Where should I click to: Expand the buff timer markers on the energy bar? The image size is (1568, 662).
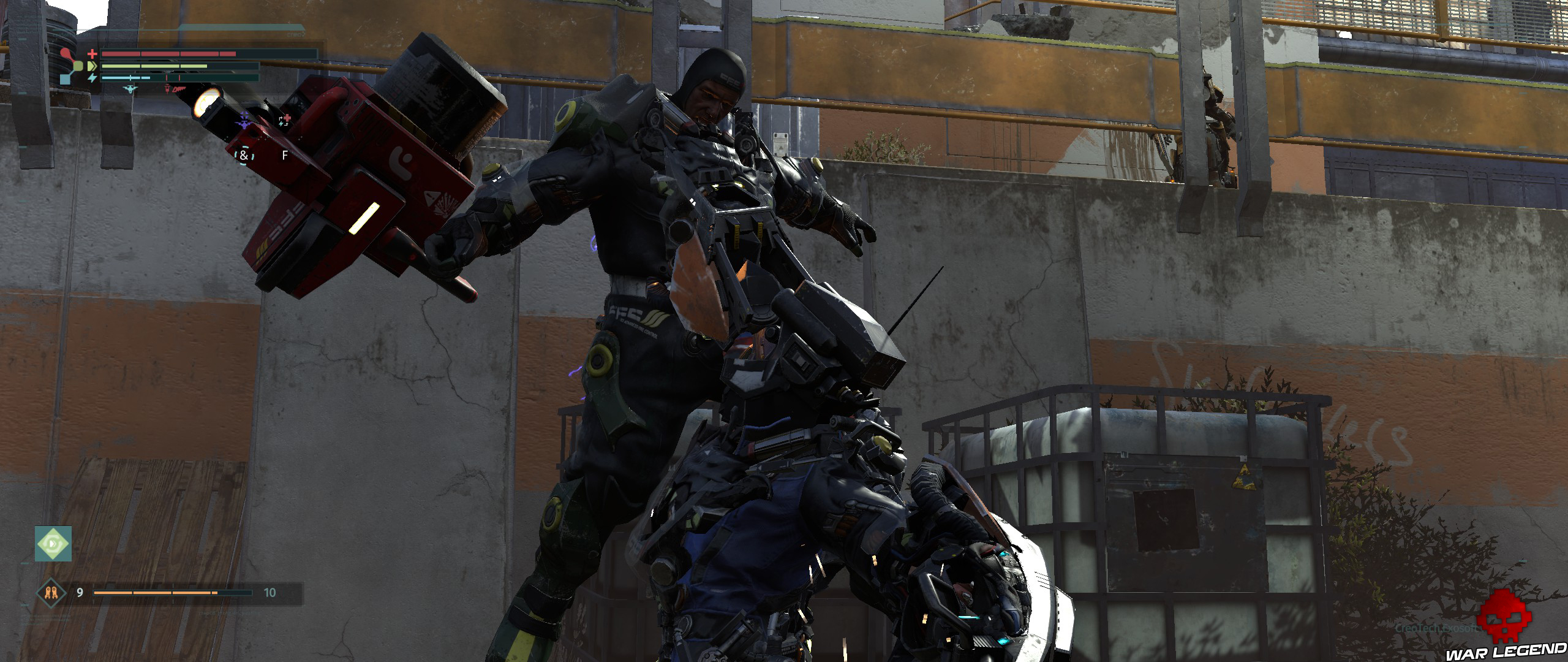167,78
